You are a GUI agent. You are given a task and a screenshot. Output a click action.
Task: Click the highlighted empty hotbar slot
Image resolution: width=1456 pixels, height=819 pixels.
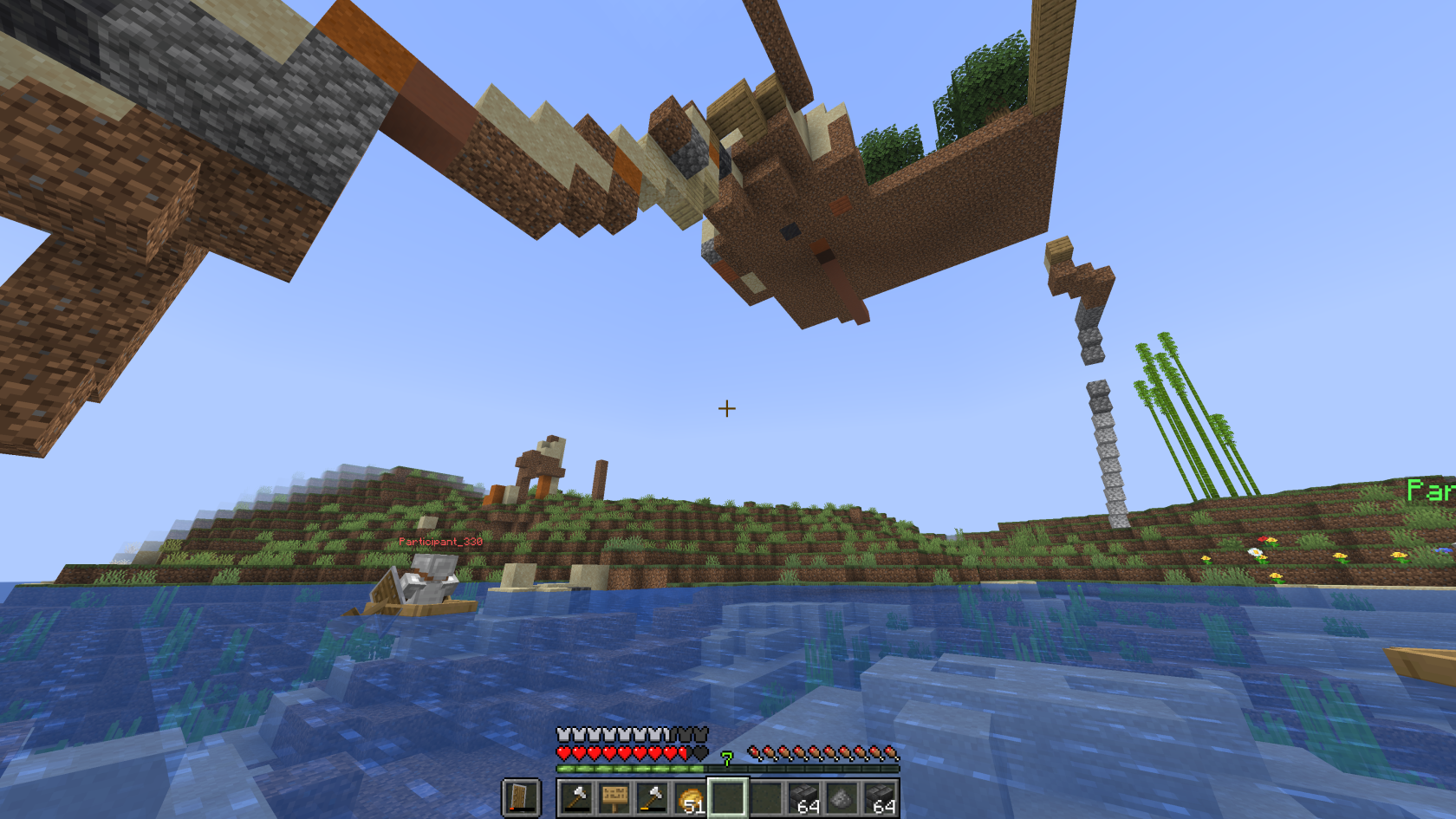pyautogui.click(x=728, y=798)
